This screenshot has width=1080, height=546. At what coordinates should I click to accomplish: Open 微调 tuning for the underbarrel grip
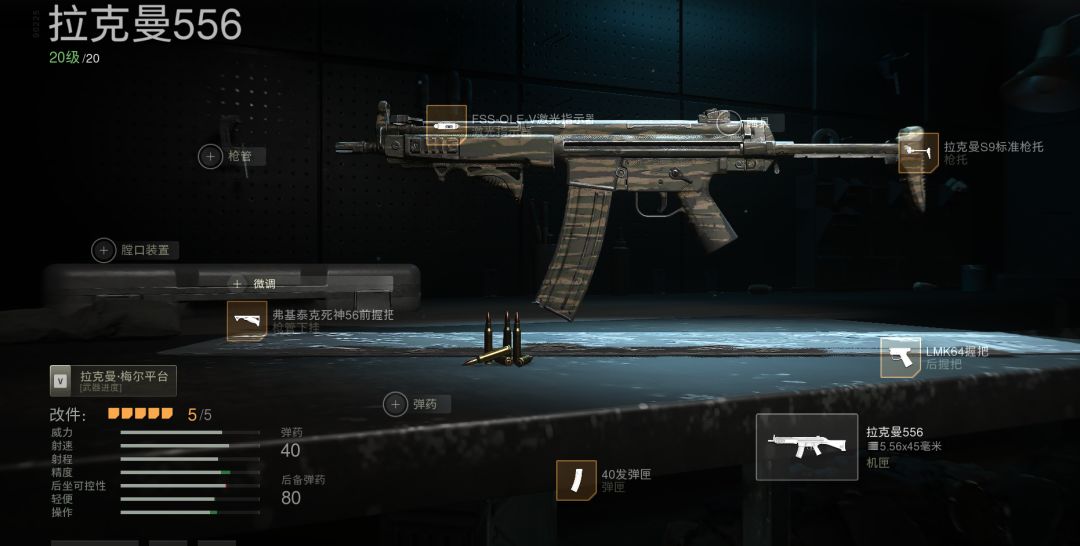(238, 284)
